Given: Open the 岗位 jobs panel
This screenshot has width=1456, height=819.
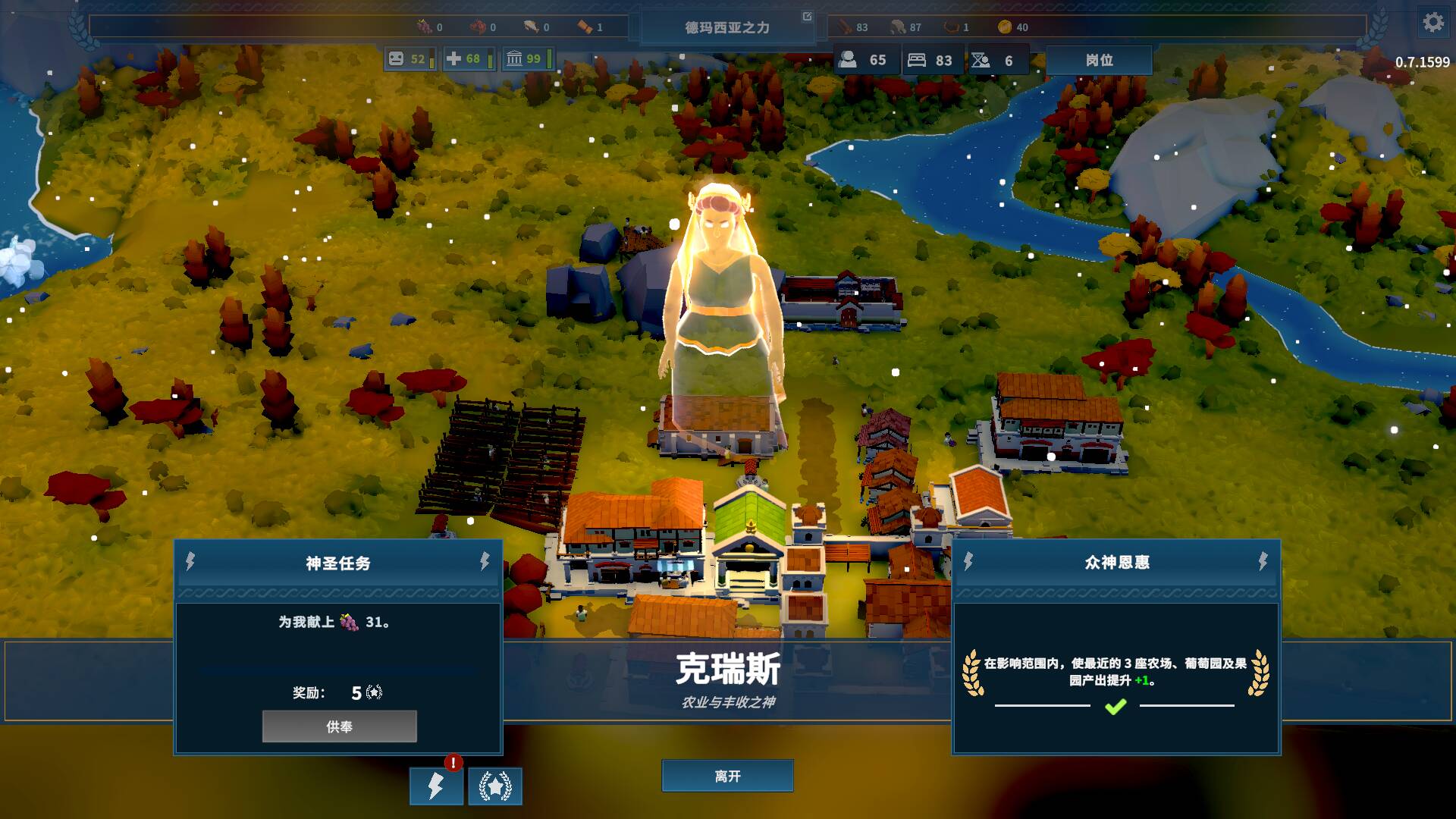Looking at the screenshot, I should click(1099, 60).
